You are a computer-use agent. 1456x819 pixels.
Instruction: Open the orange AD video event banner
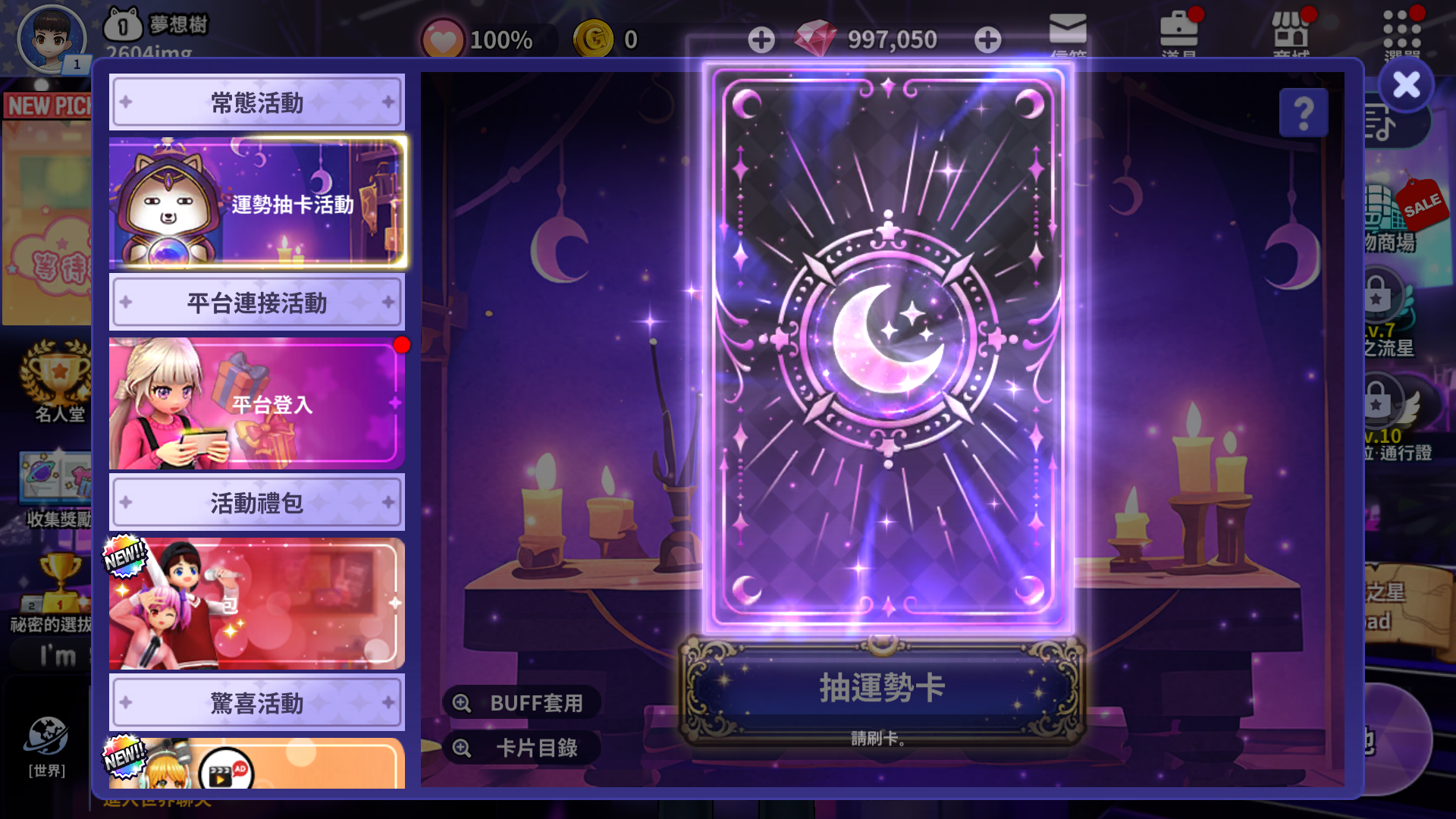257,764
